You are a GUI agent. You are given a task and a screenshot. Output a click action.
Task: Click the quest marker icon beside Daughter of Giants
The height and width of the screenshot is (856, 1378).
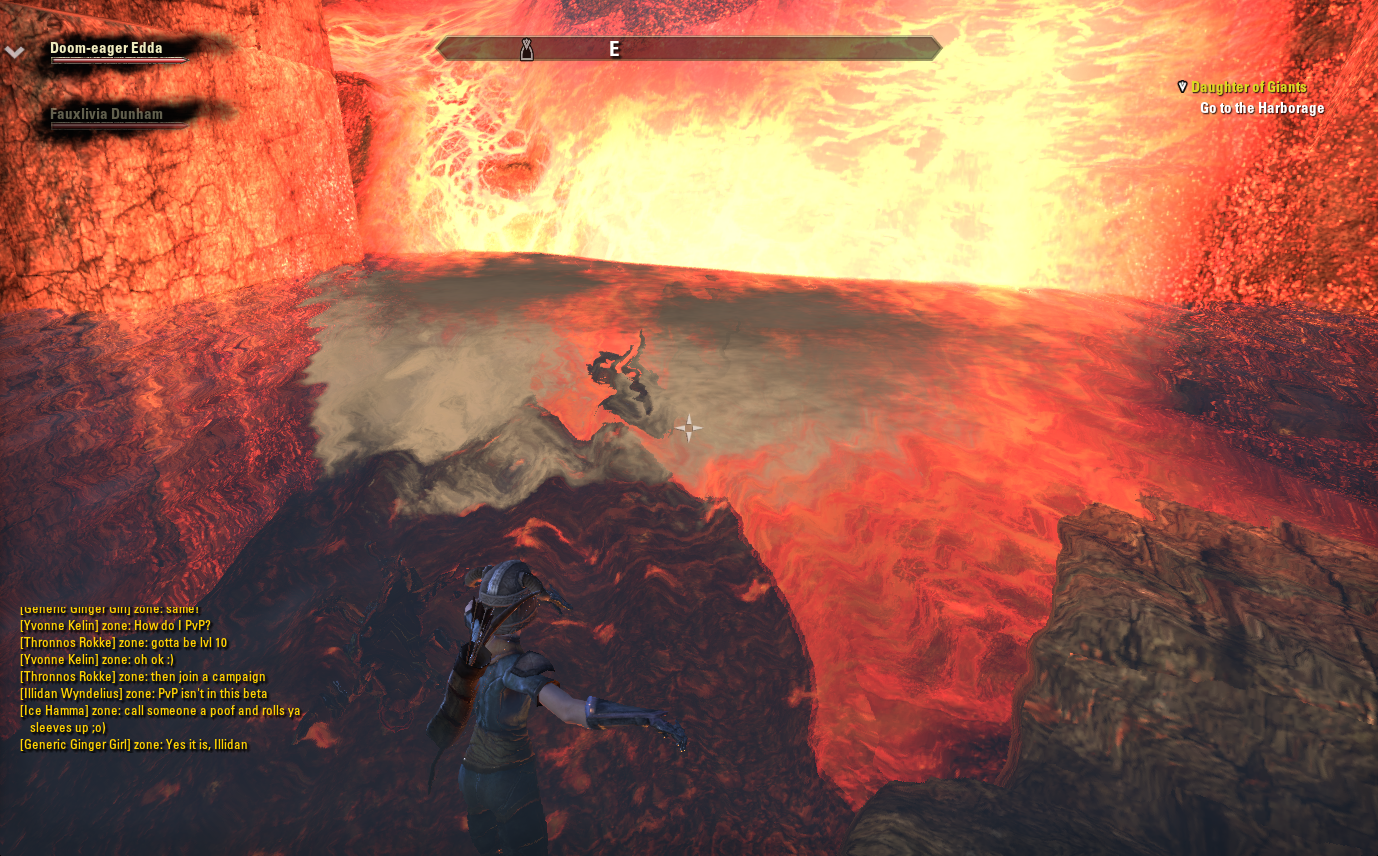coord(1182,87)
